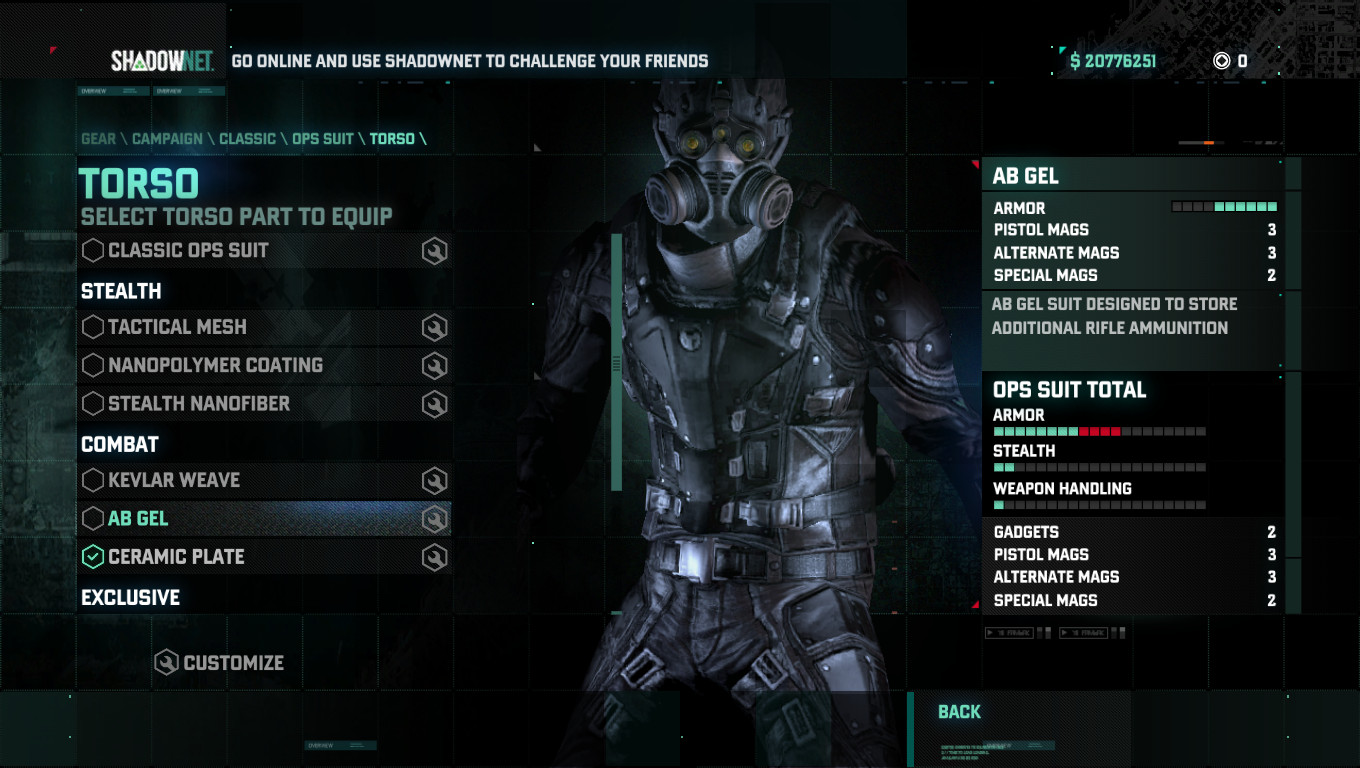Open the customize icon for AB Gel
This screenshot has height=768, width=1360.
pyautogui.click(x=434, y=519)
